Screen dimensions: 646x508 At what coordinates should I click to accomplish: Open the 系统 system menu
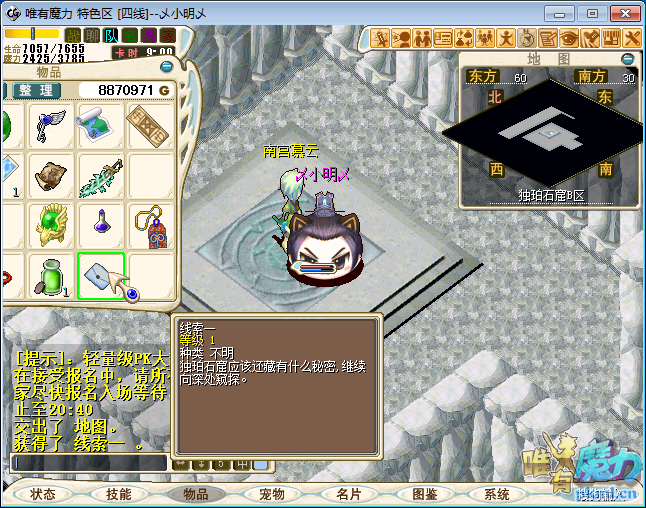[x=497, y=494]
